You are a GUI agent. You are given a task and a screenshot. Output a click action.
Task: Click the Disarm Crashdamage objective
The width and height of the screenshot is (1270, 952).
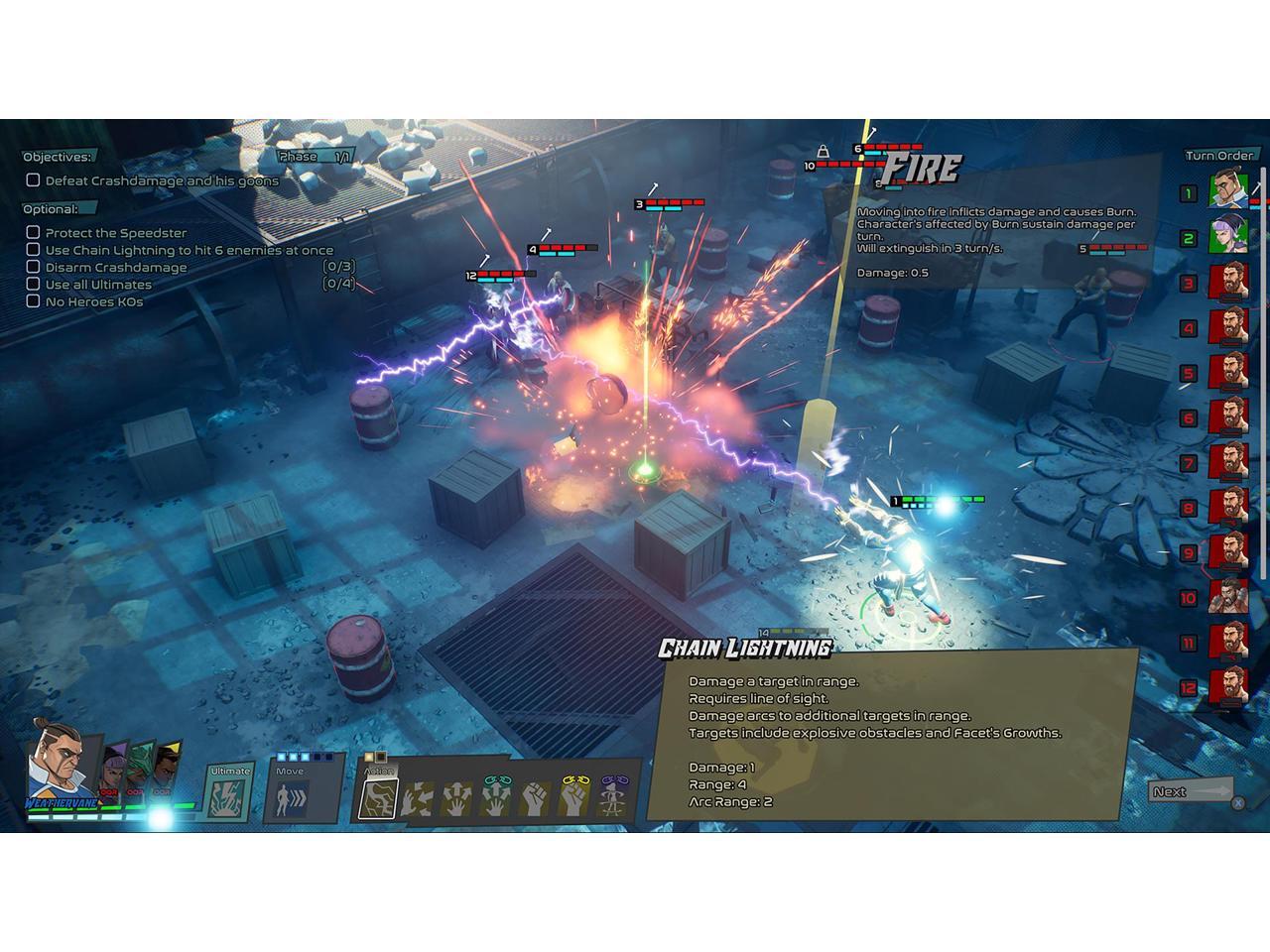115,267
